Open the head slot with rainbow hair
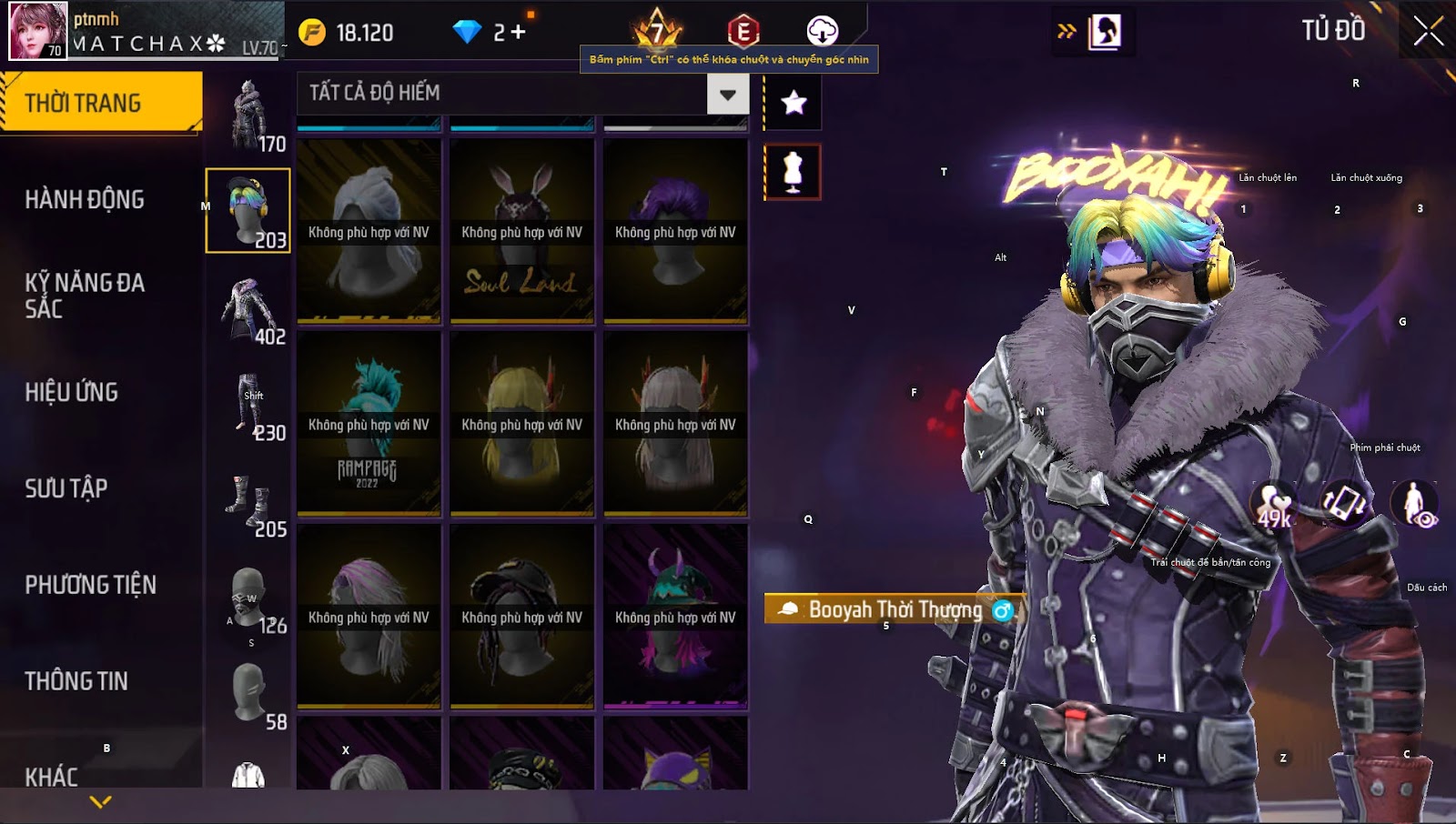Screen dimensions: 1456x824 tap(248, 210)
